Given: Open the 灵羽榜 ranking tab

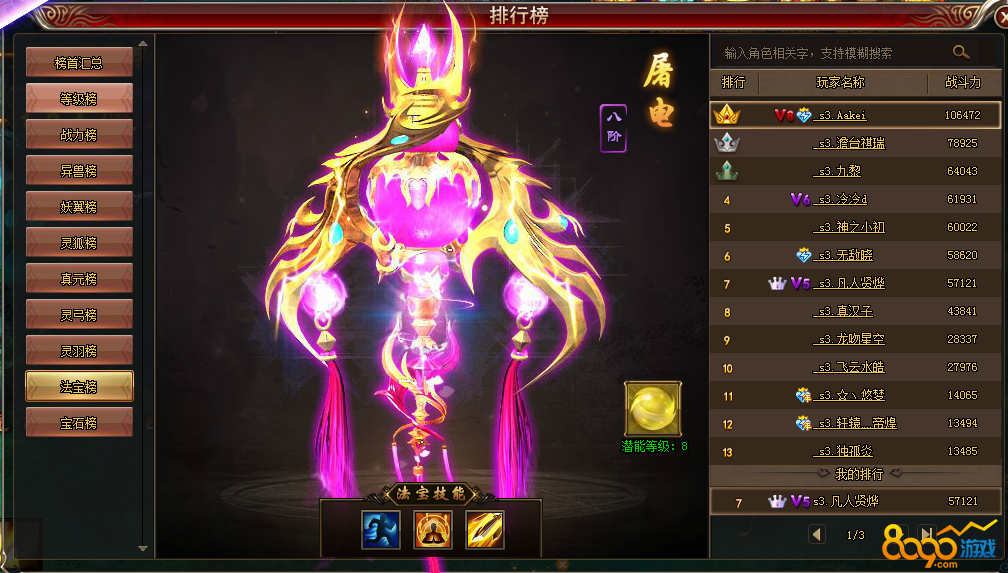Looking at the screenshot, I should [79, 351].
